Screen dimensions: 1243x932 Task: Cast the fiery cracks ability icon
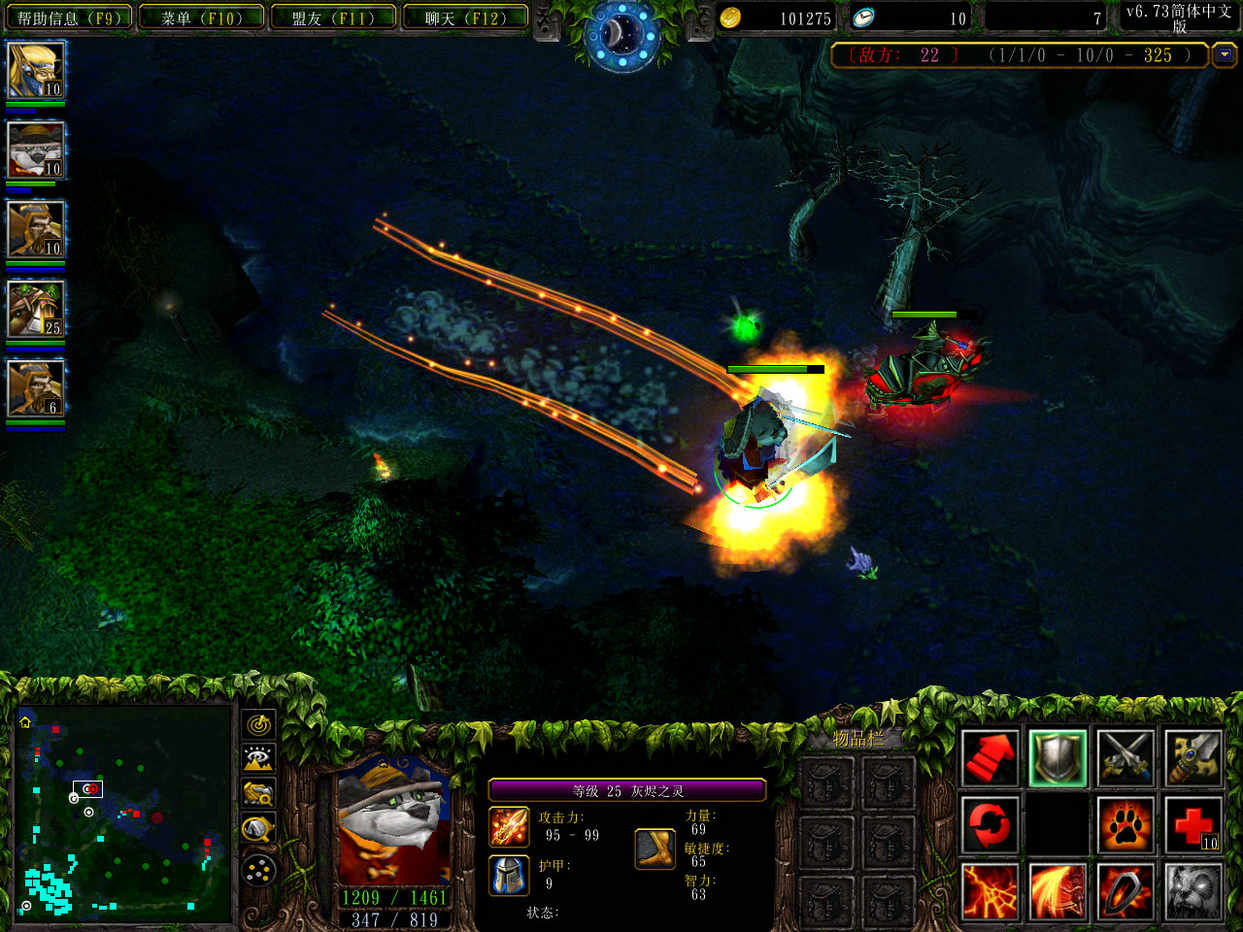pyautogui.click(x=990, y=891)
